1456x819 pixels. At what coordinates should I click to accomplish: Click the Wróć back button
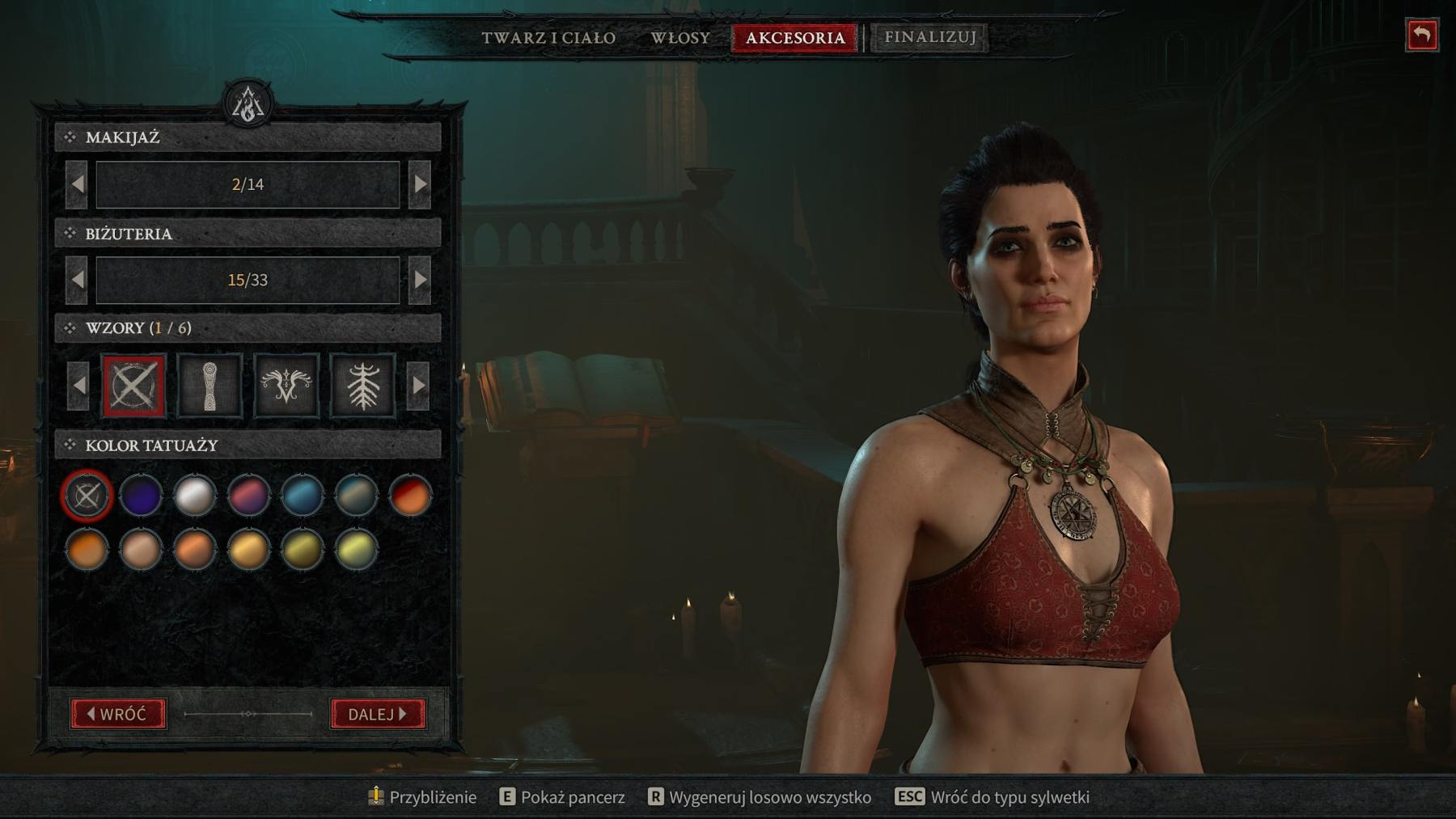(118, 714)
